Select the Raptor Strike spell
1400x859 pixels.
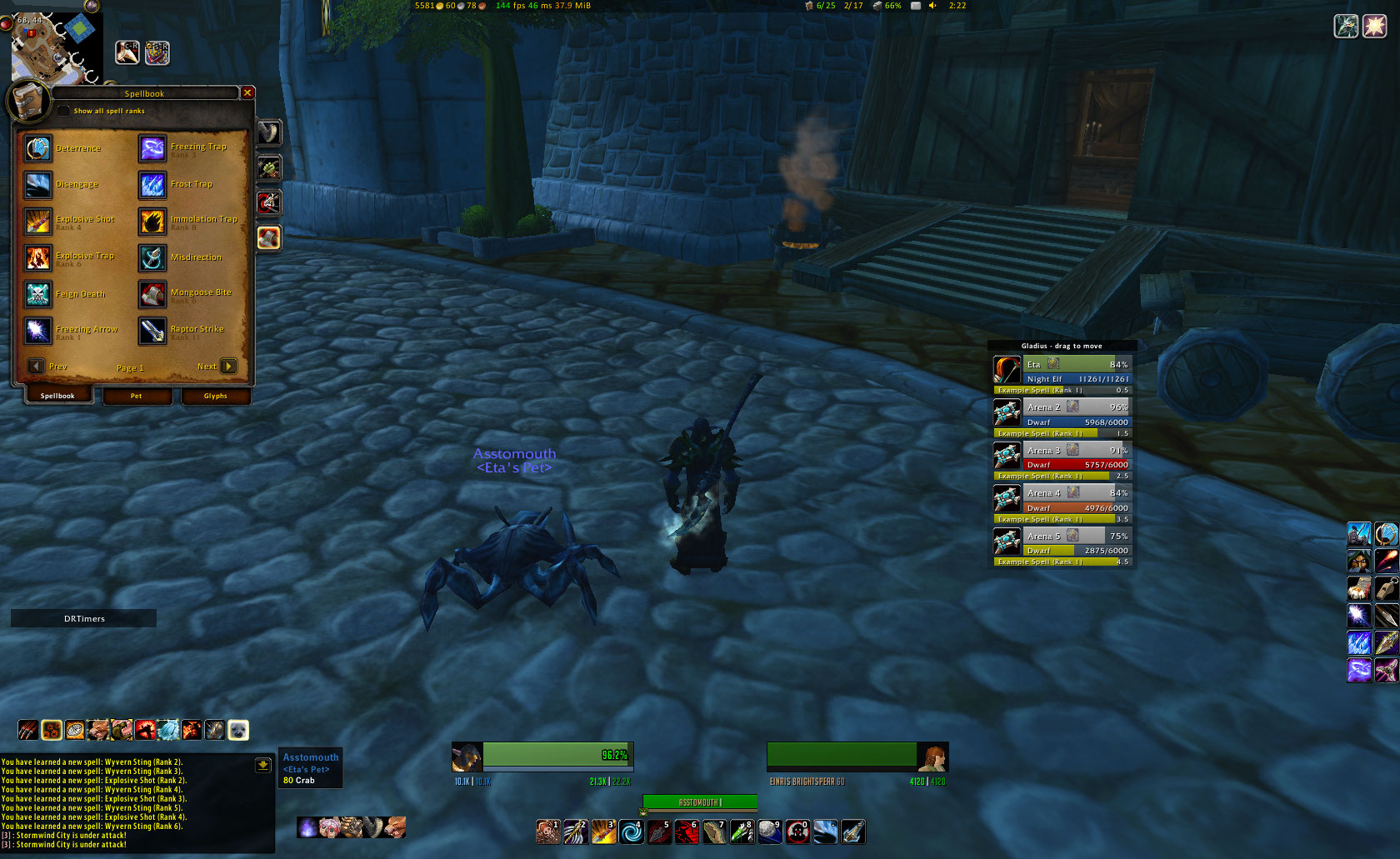coord(152,331)
